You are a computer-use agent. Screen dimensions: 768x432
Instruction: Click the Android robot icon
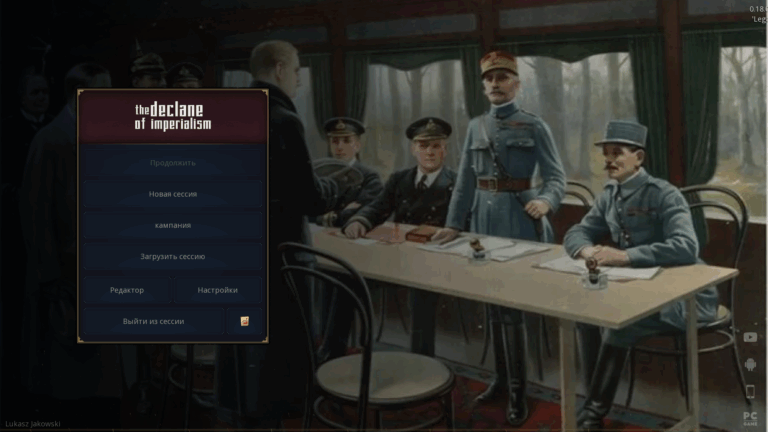(x=750, y=364)
